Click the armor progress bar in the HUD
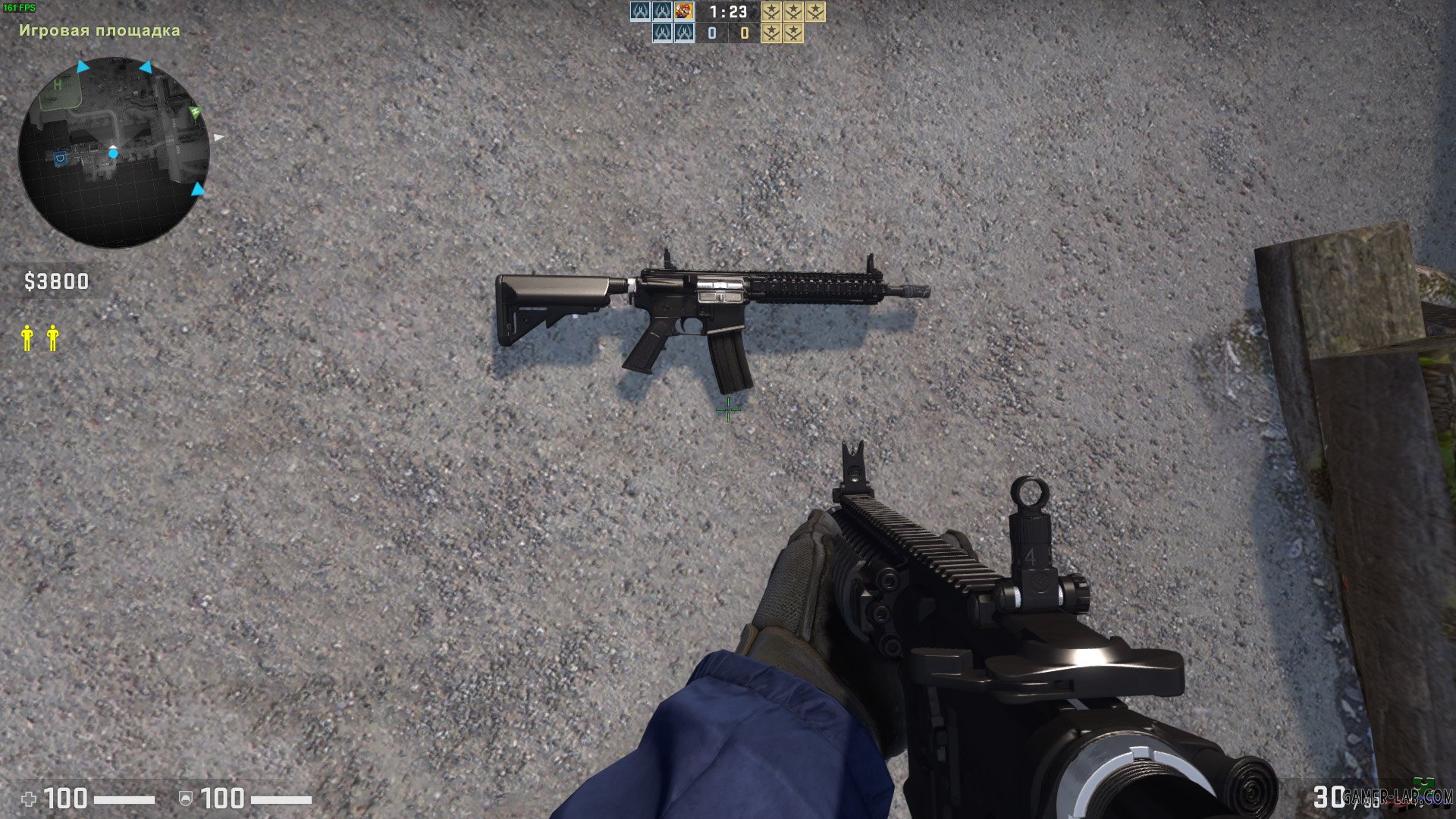This screenshot has width=1456, height=819. 281,800
